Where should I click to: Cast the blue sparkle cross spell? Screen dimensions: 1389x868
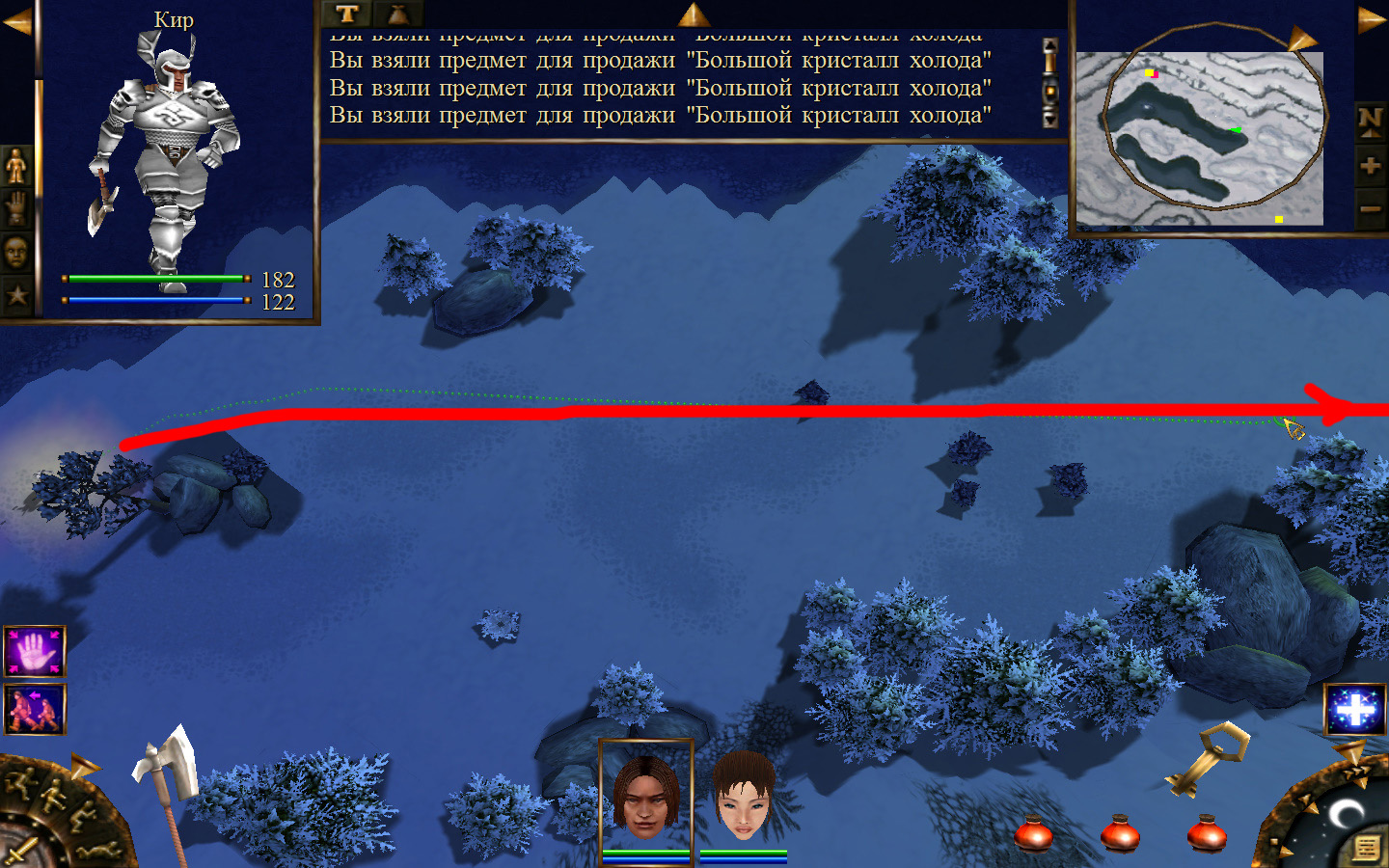[x=1354, y=710]
